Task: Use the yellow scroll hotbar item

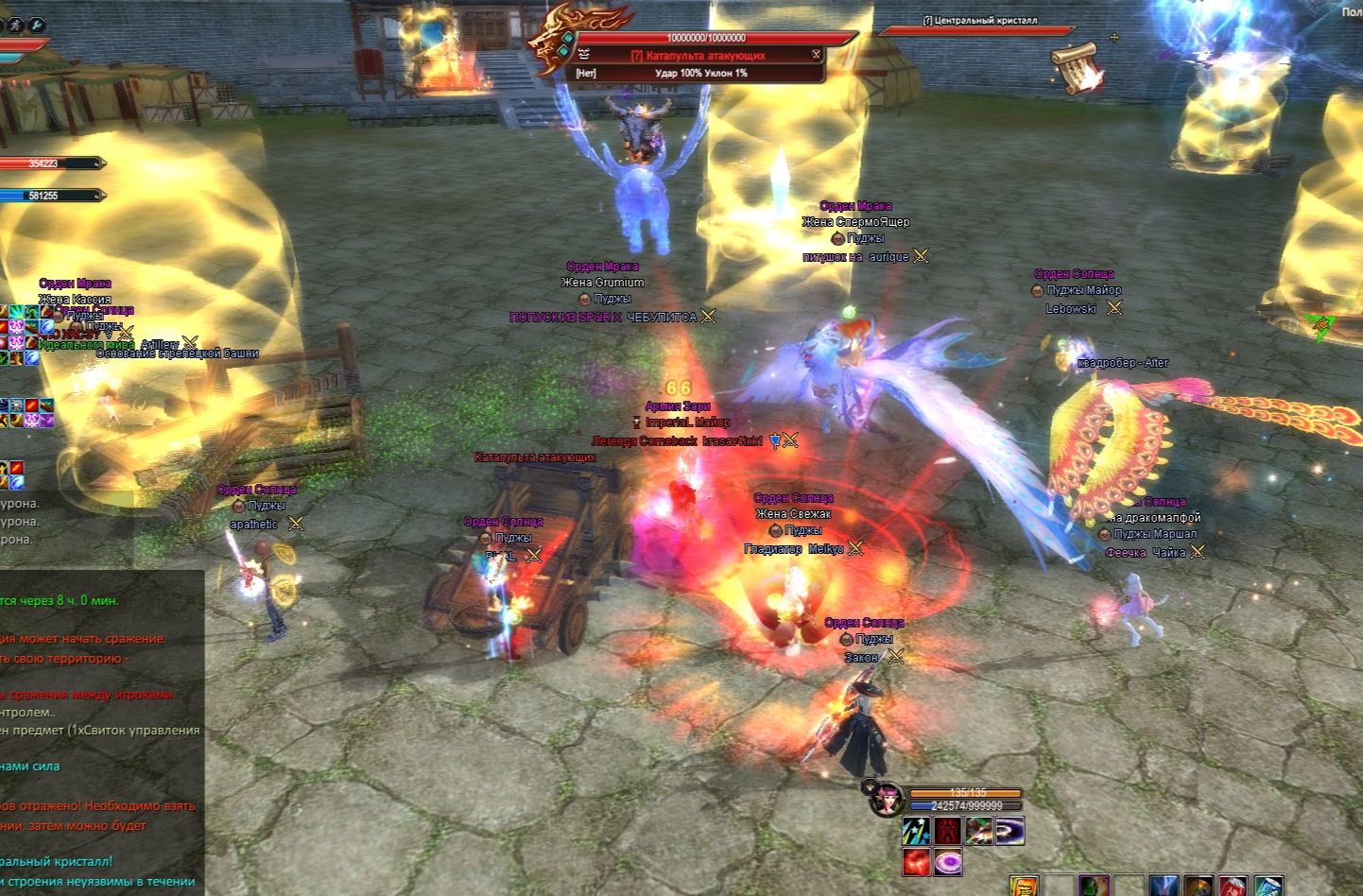Action: 1024,887
